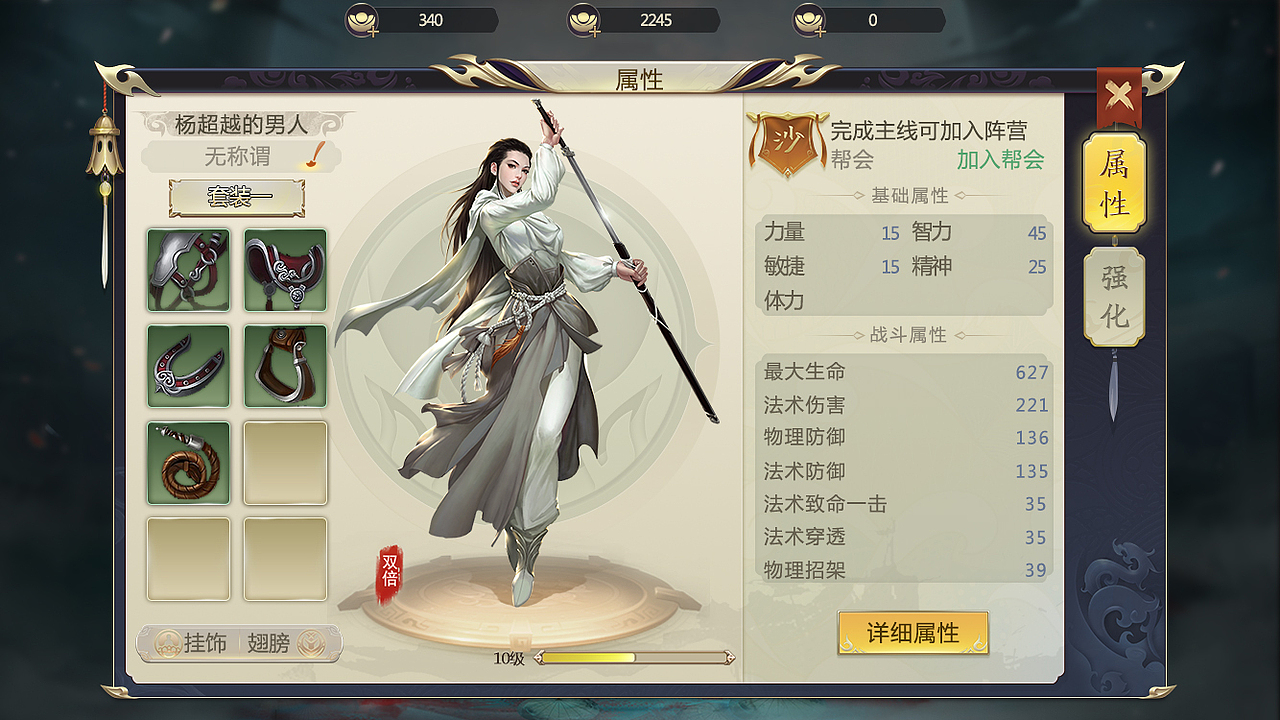
Task: Select the helmet equipment slot
Action: (x=188, y=270)
